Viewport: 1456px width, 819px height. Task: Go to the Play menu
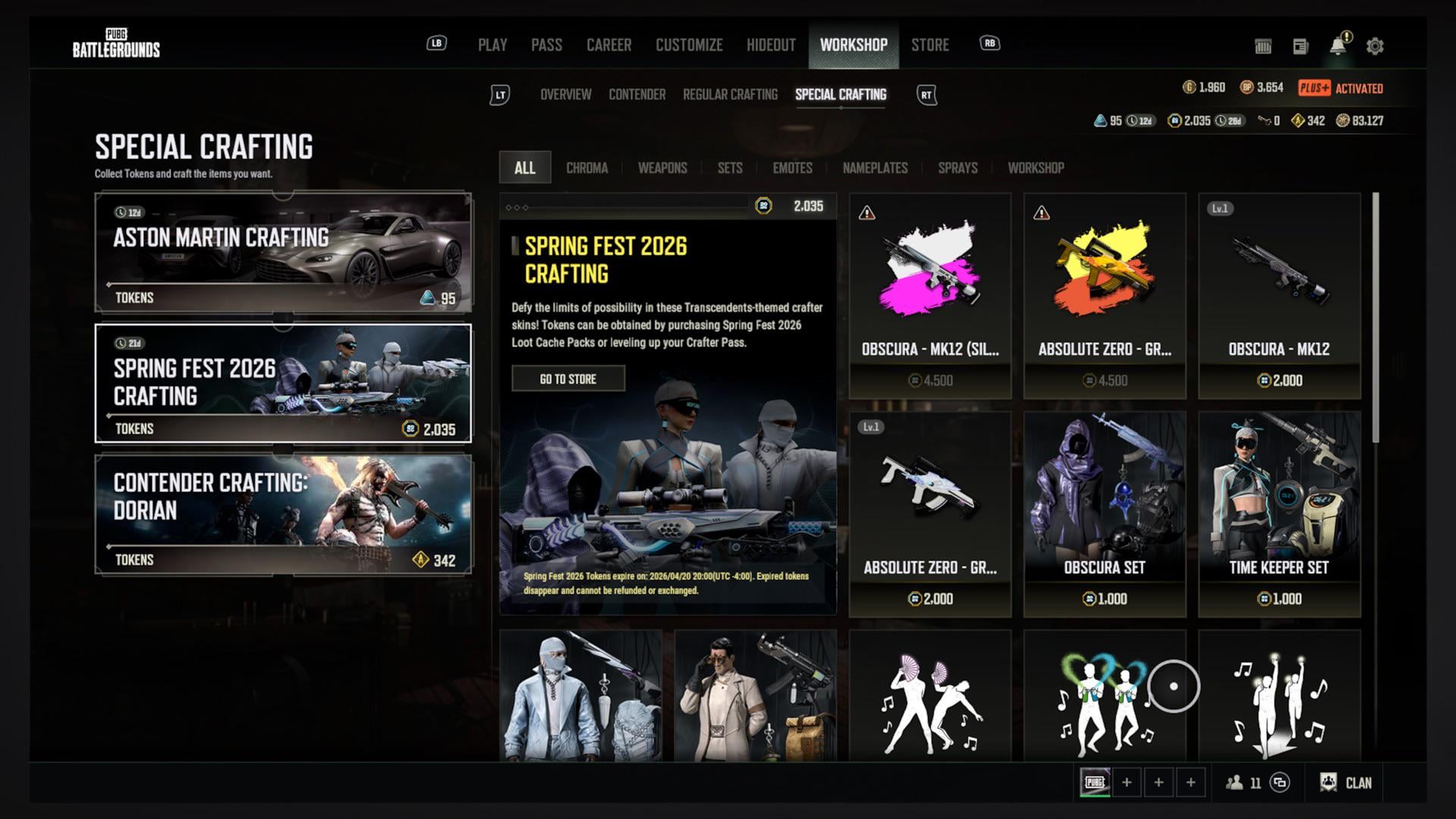(492, 45)
